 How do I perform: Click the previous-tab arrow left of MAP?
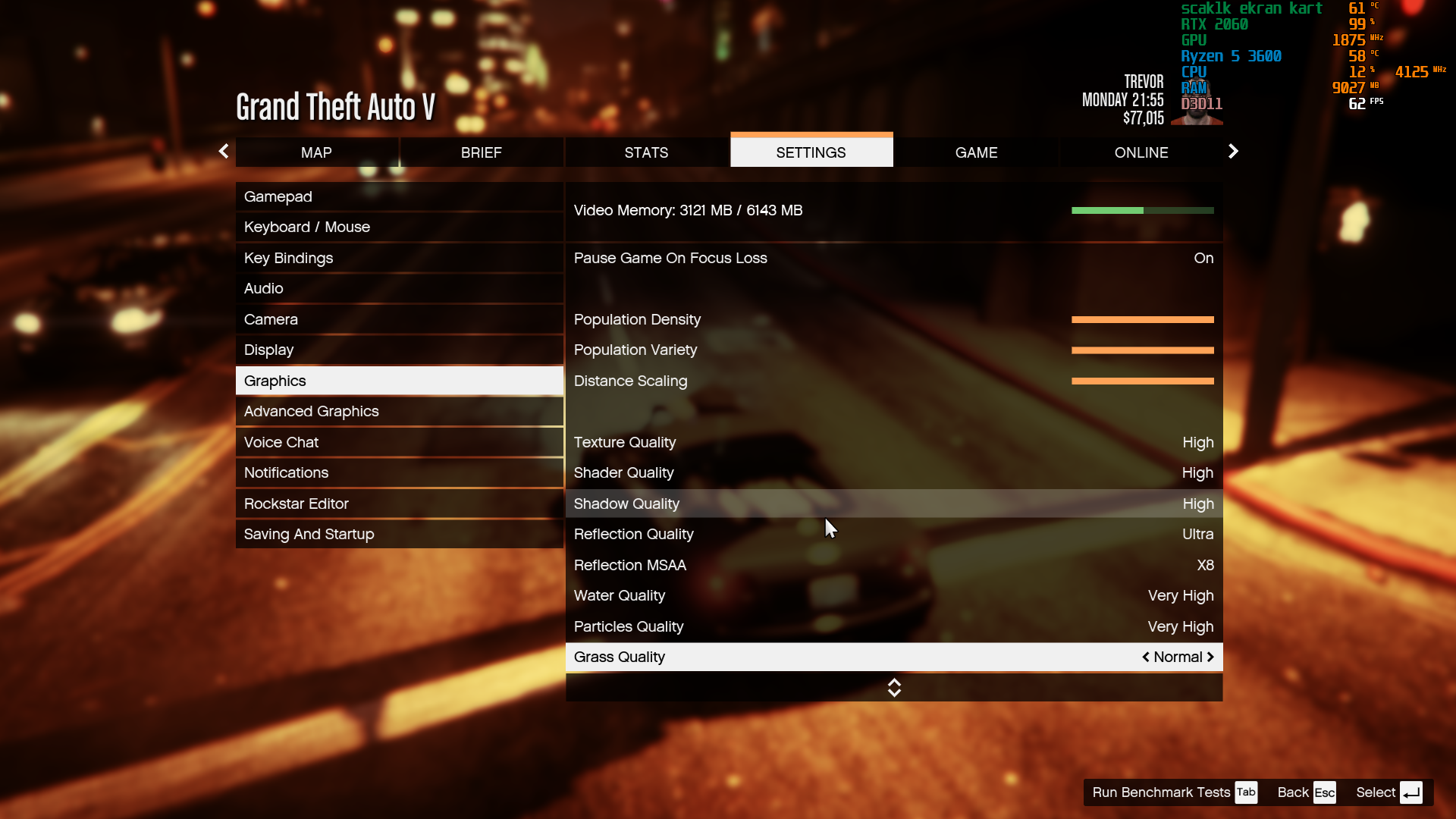(x=224, y=152)
